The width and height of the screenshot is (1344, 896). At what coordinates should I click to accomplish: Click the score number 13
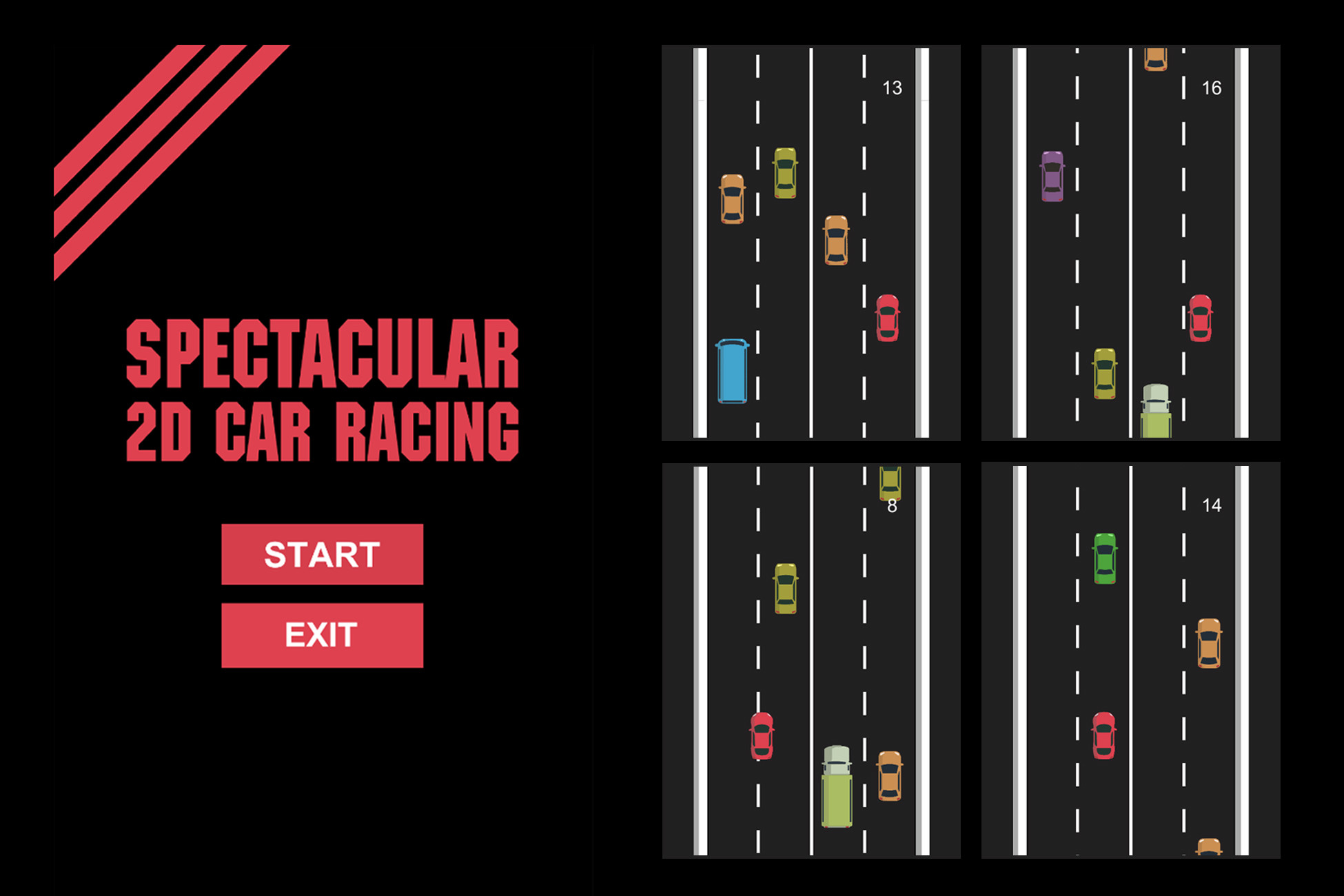tap(892, 88)
